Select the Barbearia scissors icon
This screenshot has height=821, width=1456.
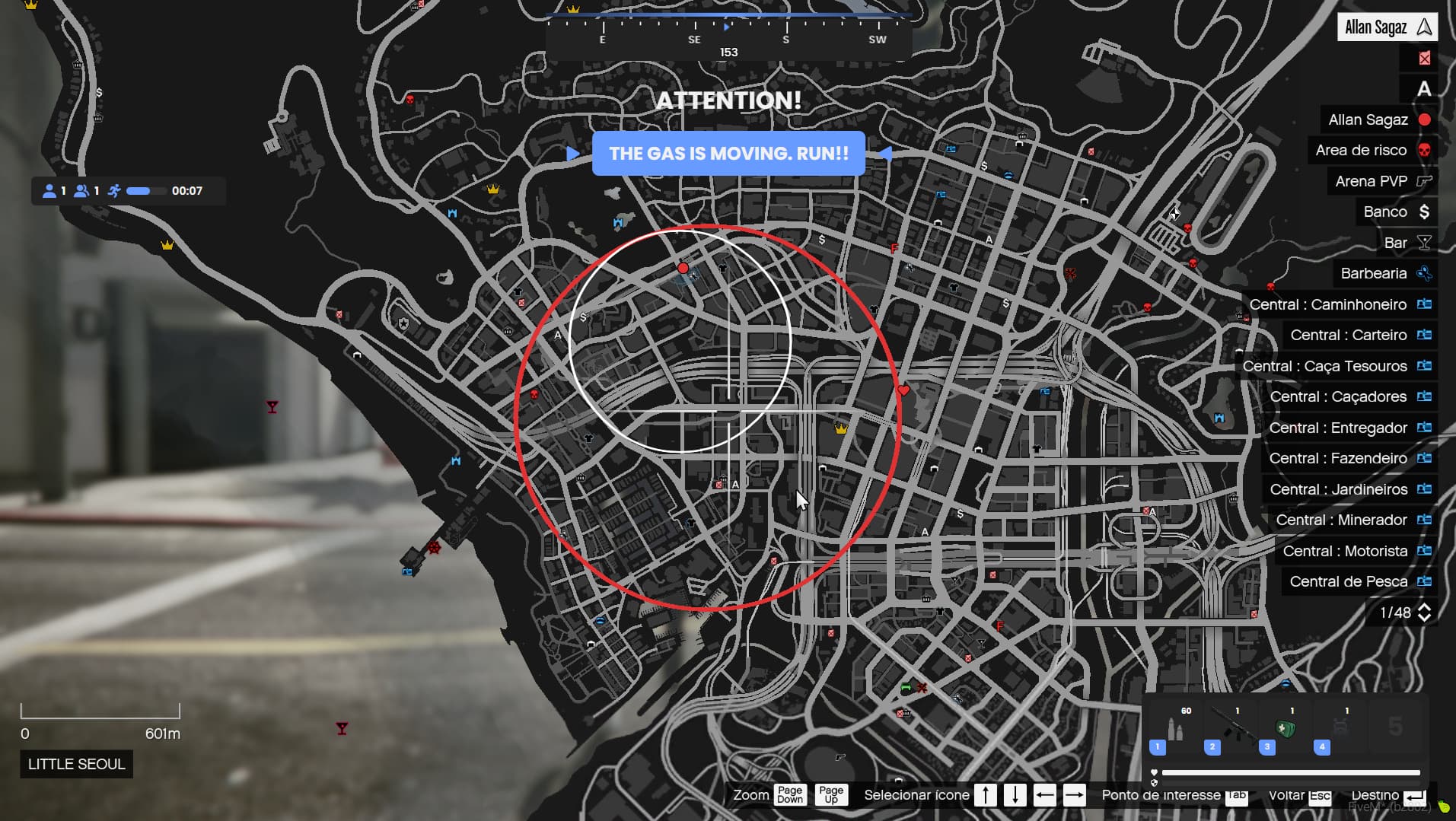pyautogui.click(x=1424, y=273)
